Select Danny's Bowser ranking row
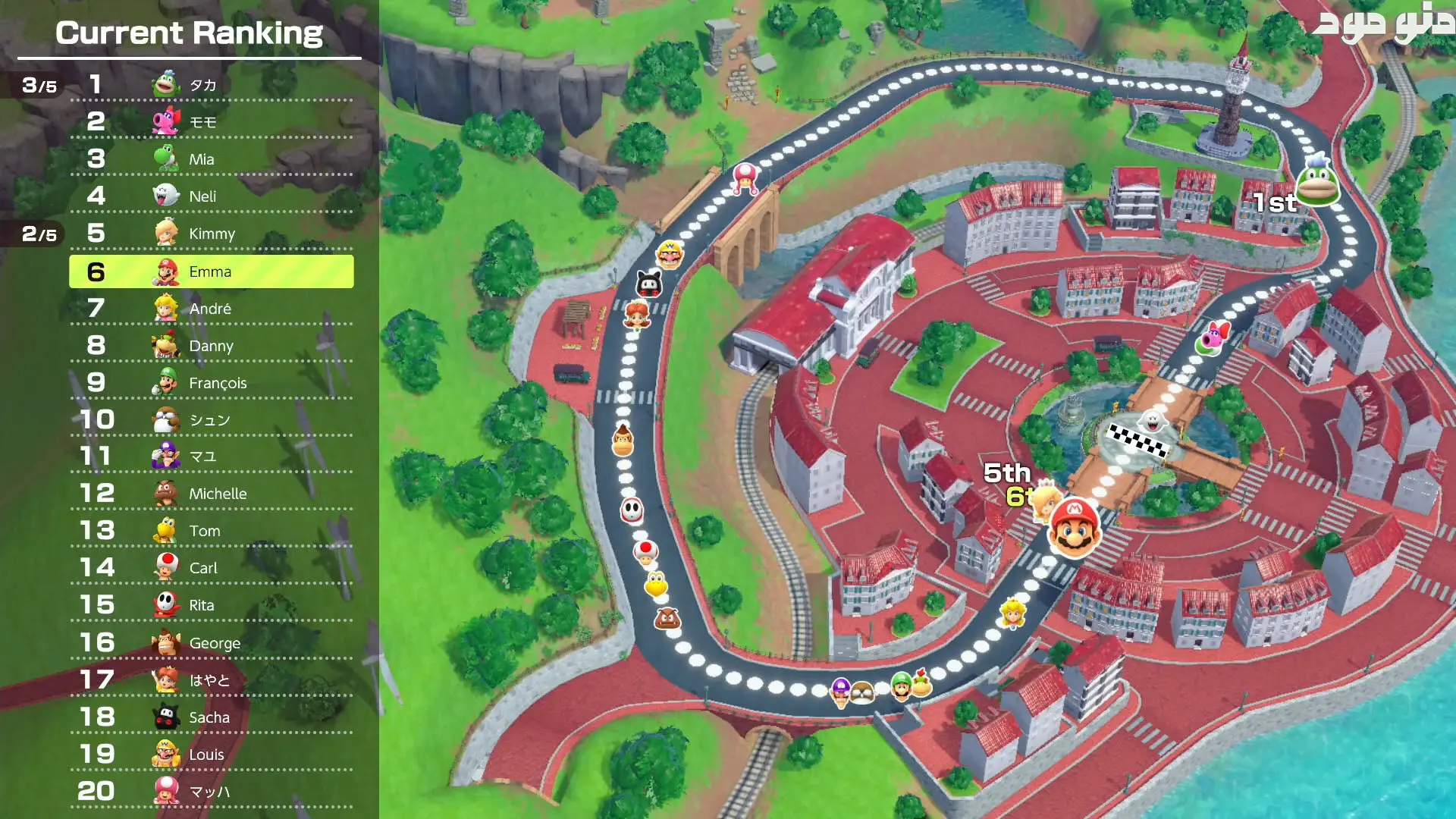This screenshot has width=1456, height=819. 211,346
